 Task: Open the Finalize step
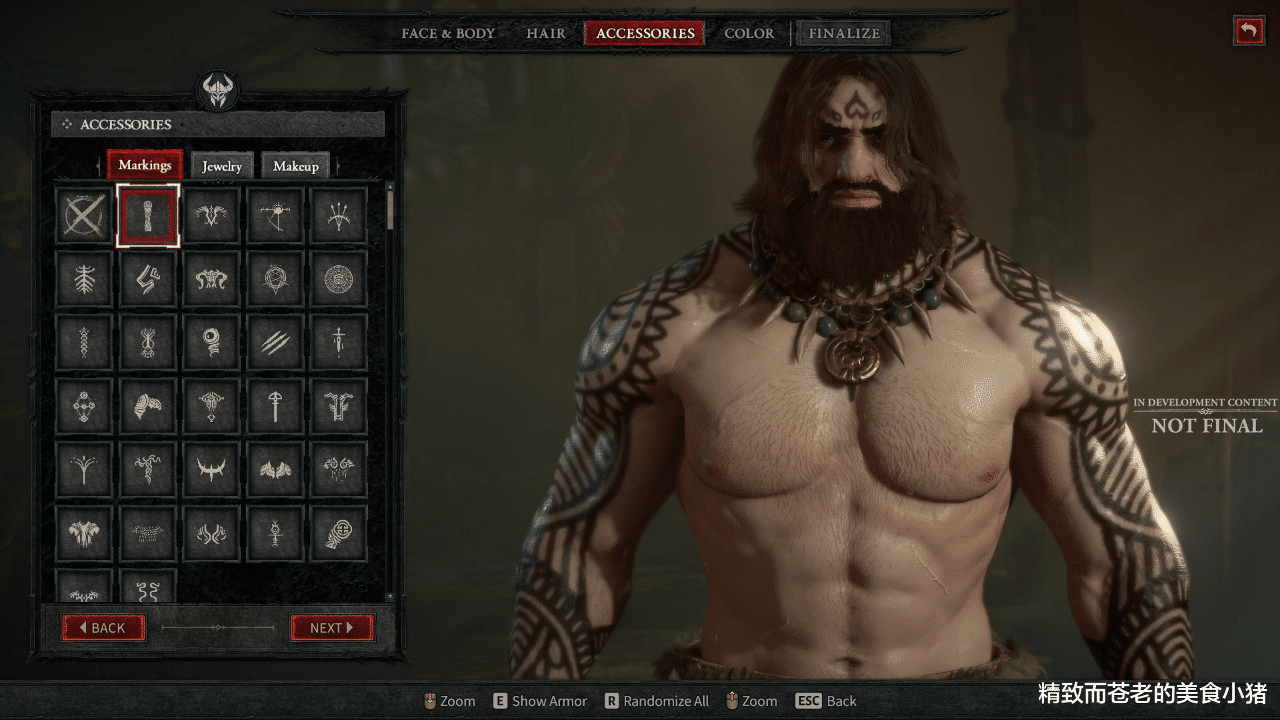coord(844,33)
